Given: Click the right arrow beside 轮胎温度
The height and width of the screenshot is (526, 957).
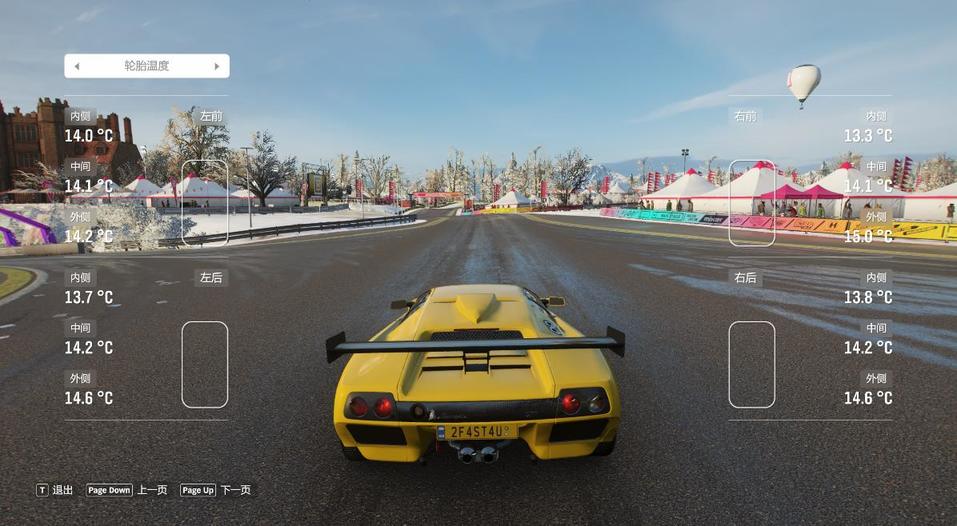Looking at the screenshot, I should point(217,66).
